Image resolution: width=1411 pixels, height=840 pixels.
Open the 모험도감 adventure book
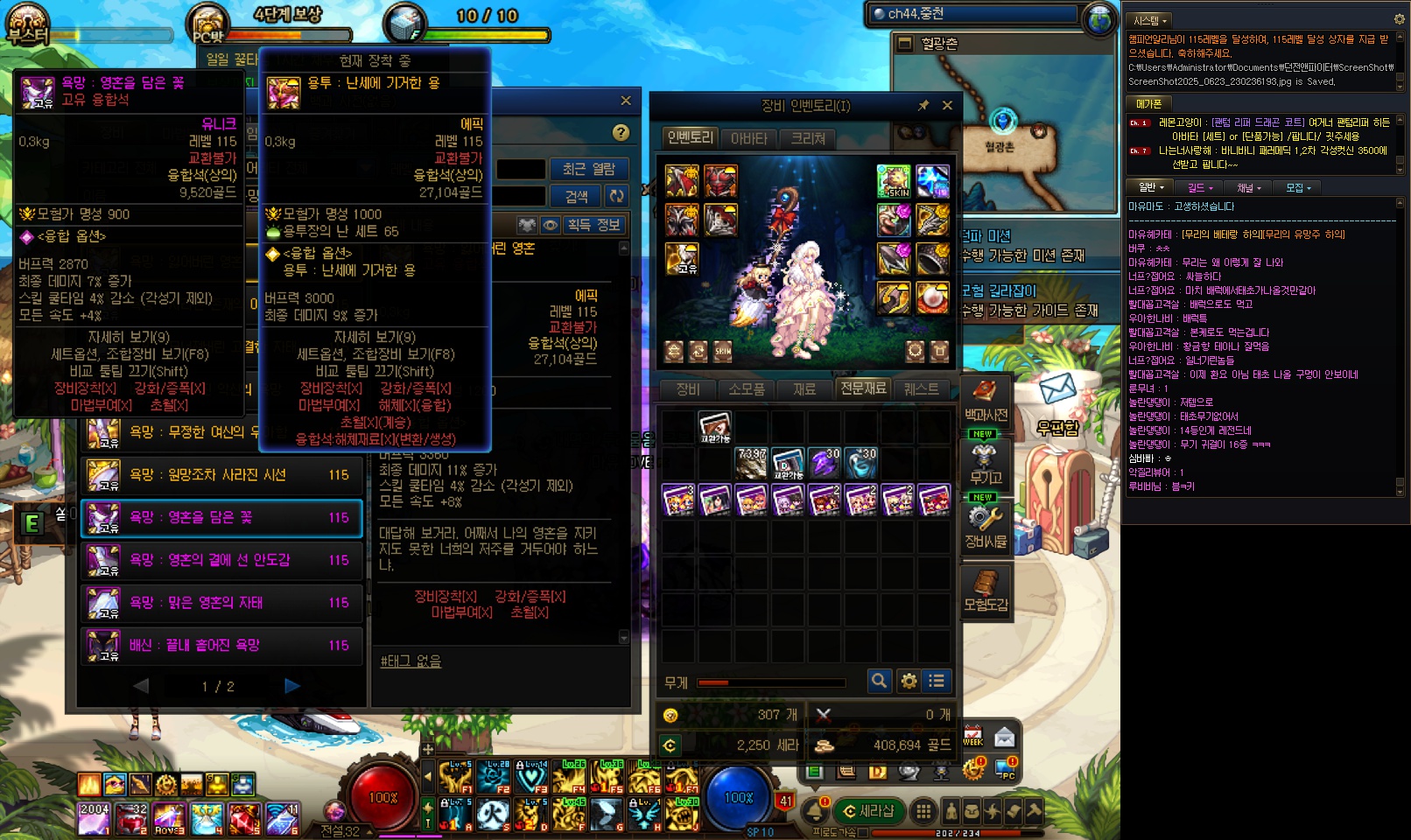[x=986, y=591]
